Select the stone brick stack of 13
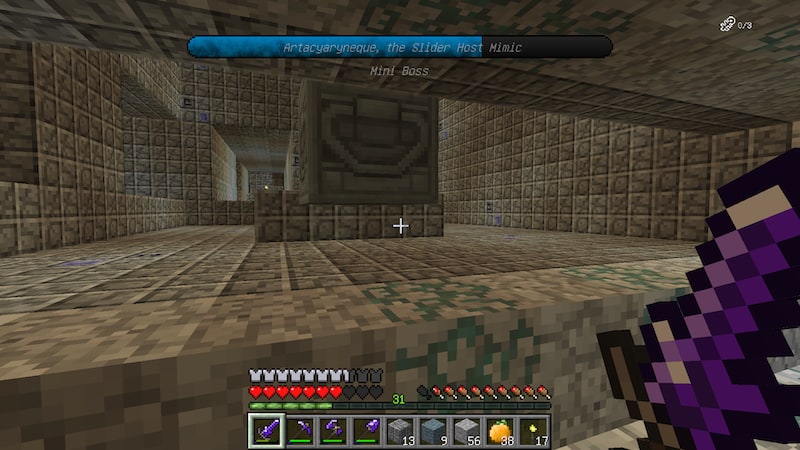The image size is (800, 450). (x=400, y=431)
